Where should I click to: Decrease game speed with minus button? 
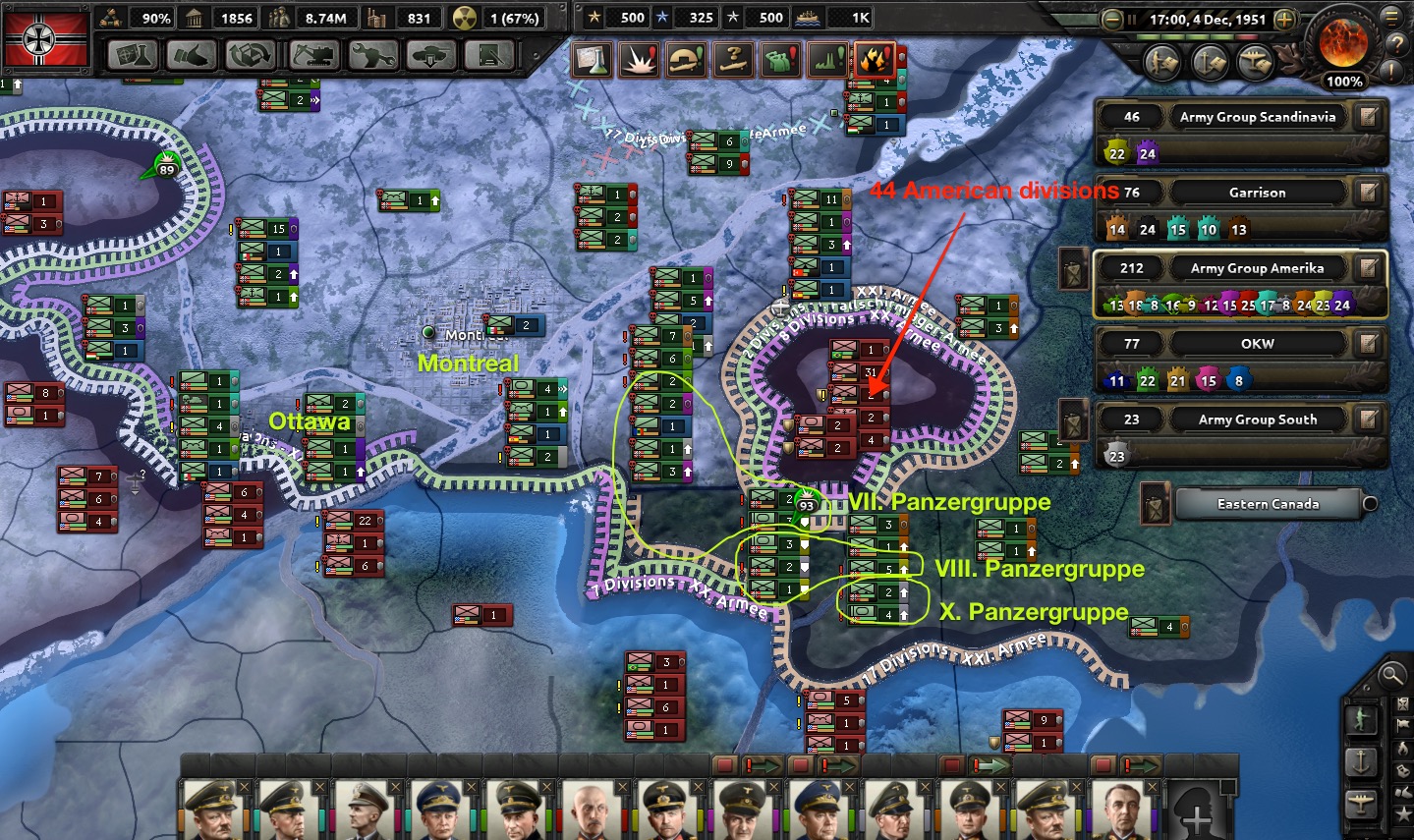tap(1112, 20)
